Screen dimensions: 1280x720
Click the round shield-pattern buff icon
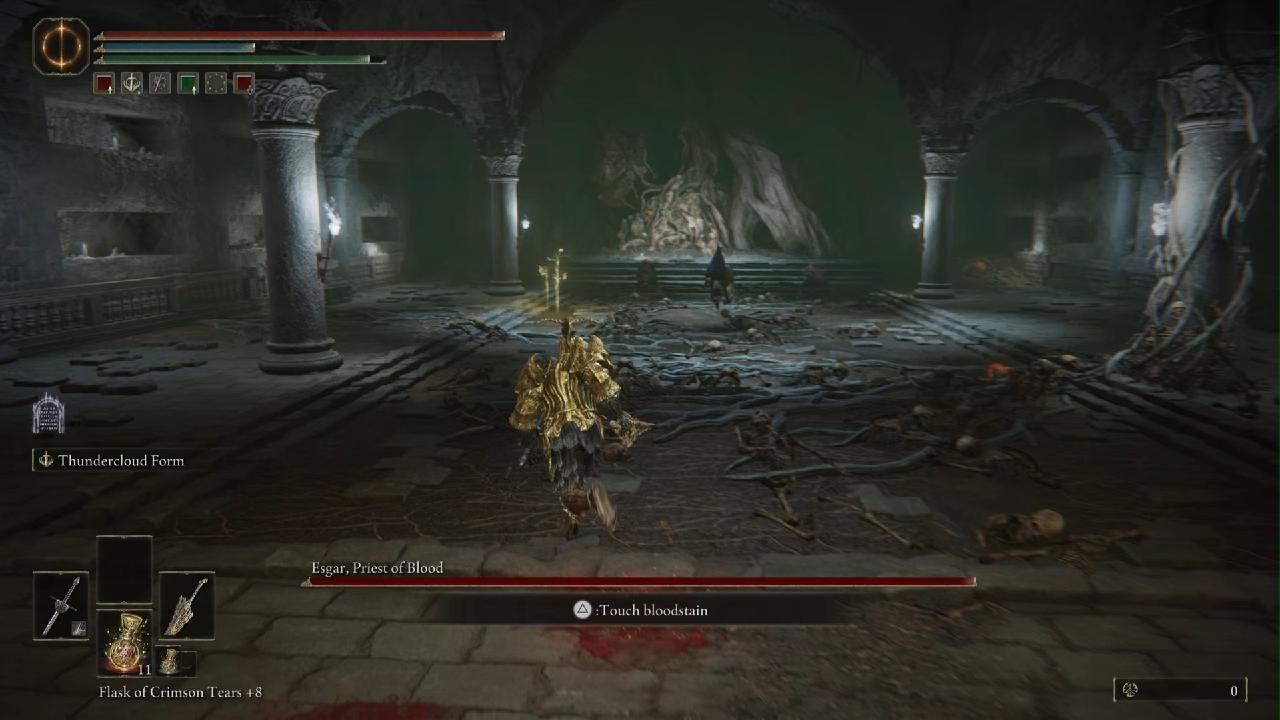click(x=214, y=84)
